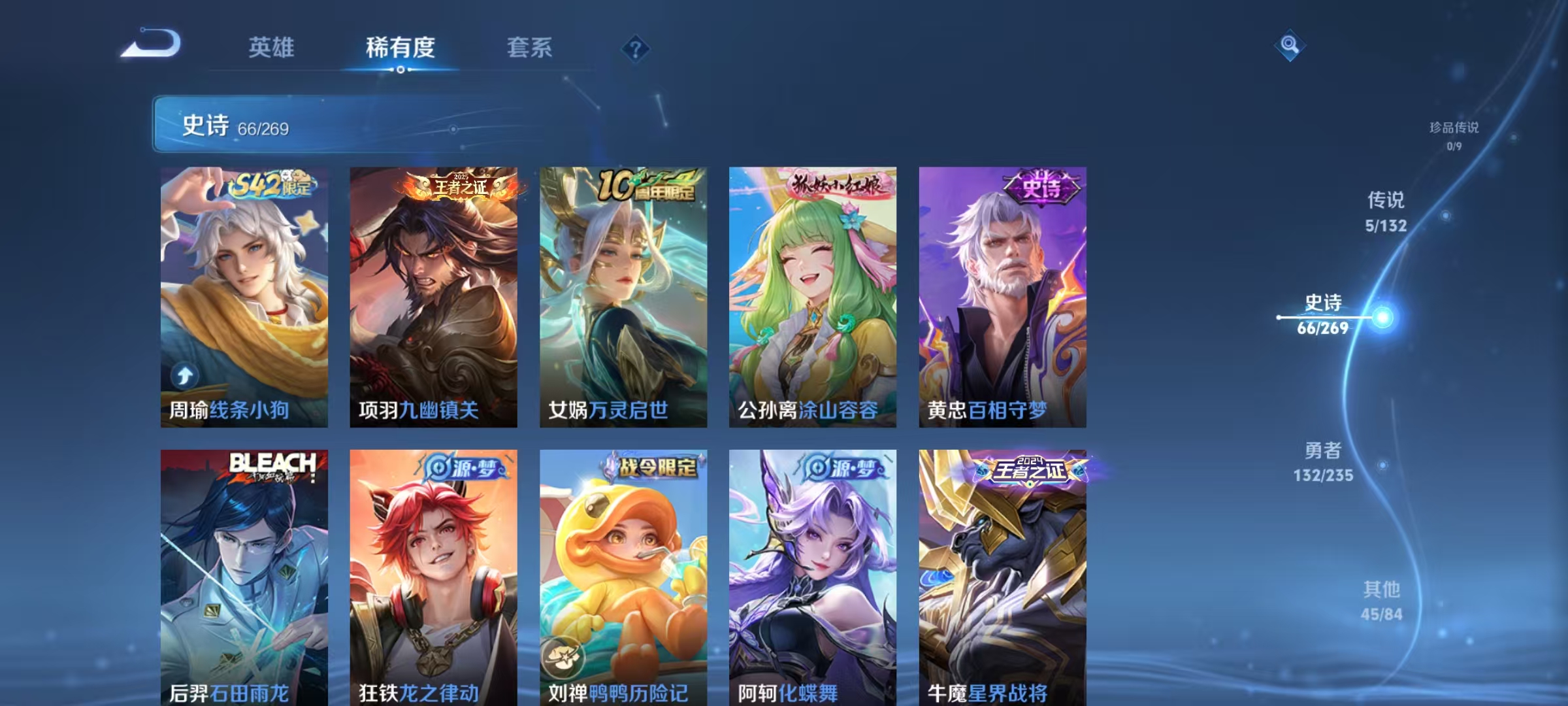Screen dimensions: 1568x706
Task: Click the upgrade arrow on 周瑜 skin card
Action: (x=186, y=375)
